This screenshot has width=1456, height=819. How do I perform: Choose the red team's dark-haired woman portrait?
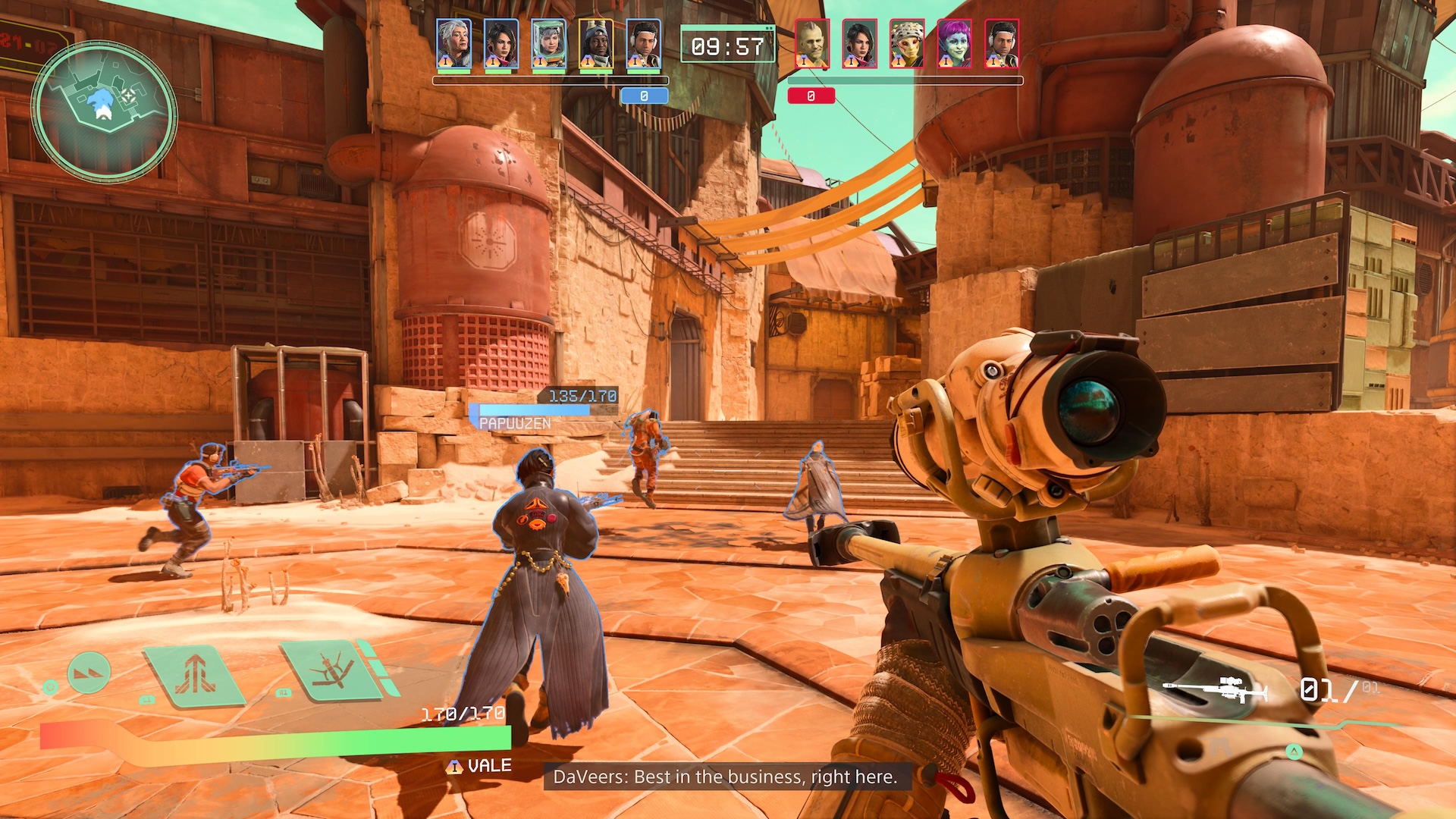pos(859,45)
